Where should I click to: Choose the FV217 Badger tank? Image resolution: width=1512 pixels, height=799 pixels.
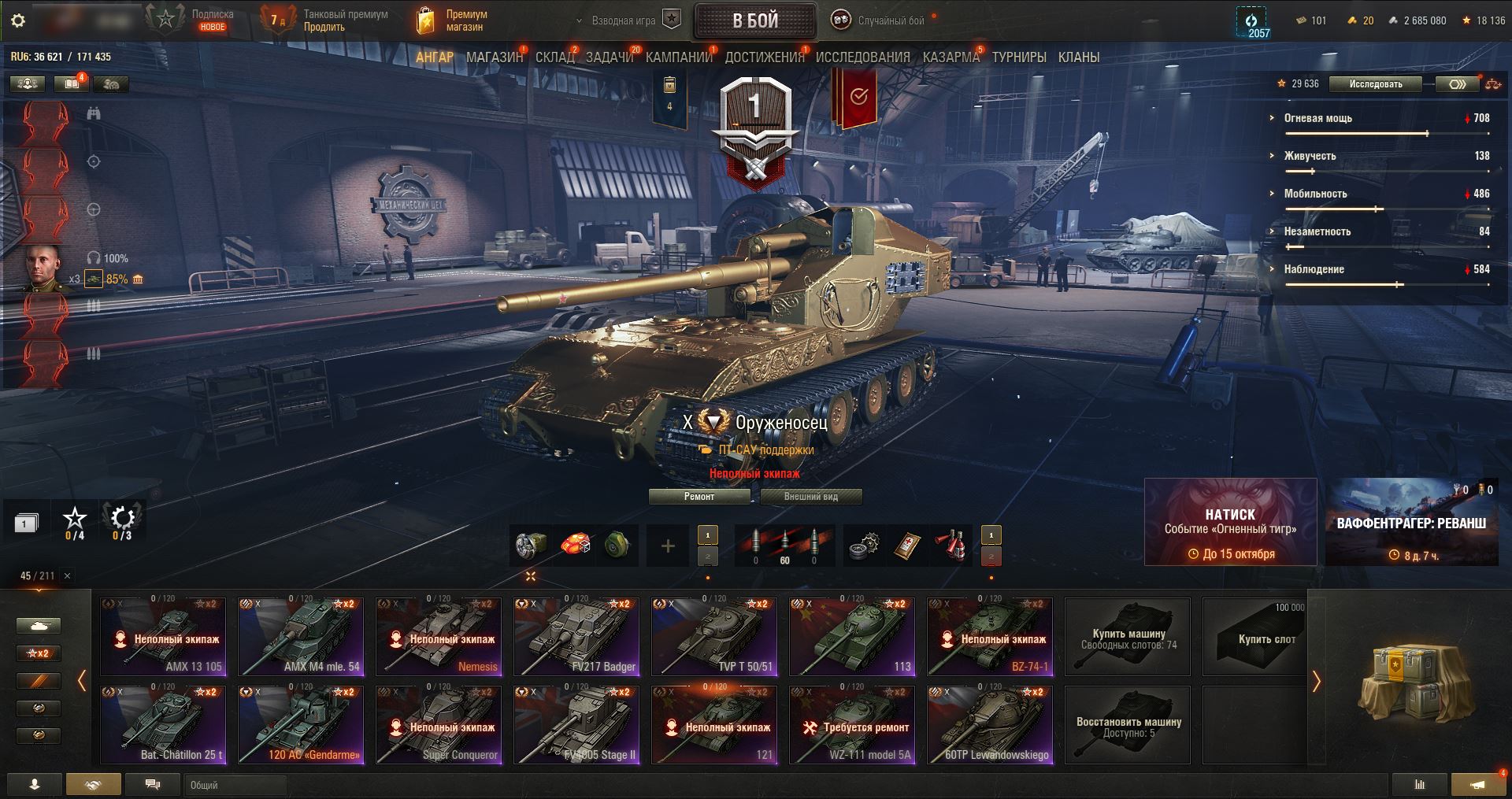(x=576, y=637)
